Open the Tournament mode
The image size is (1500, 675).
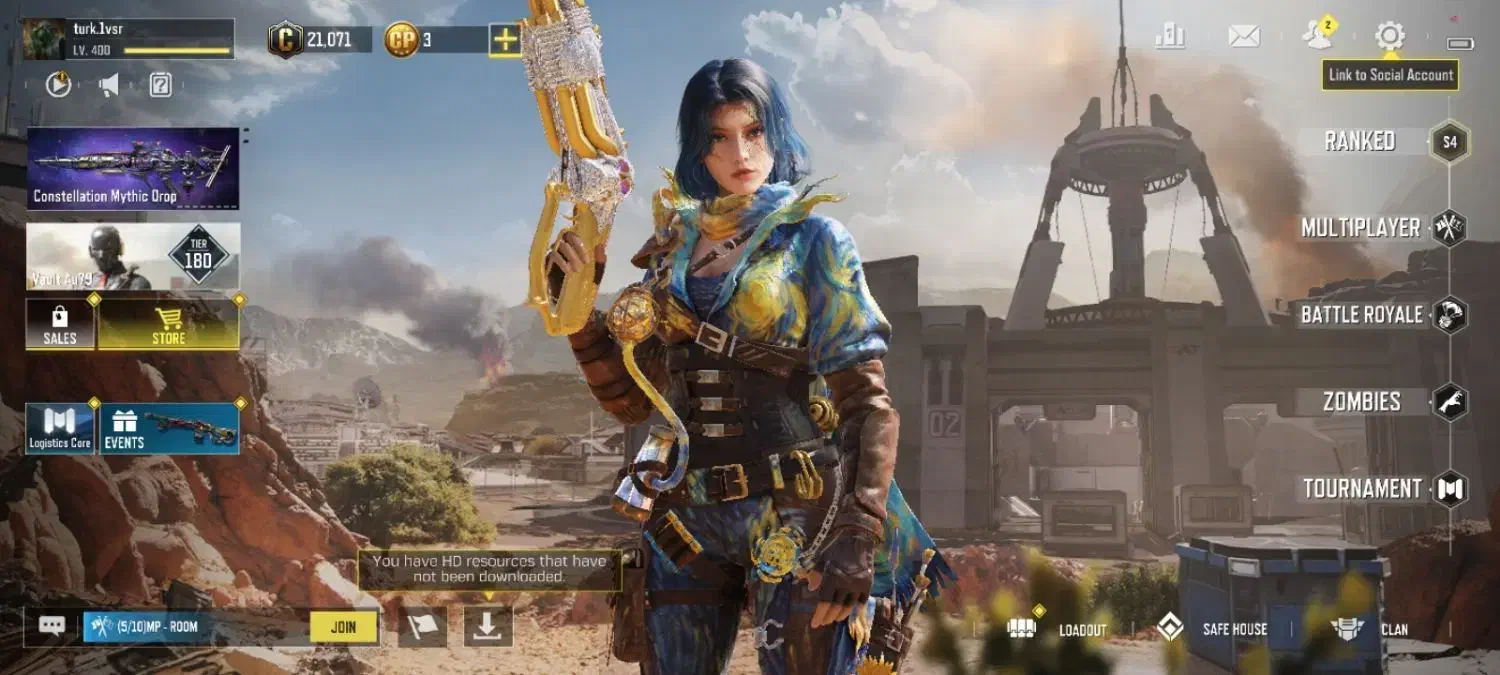[x=1362, y=489]
